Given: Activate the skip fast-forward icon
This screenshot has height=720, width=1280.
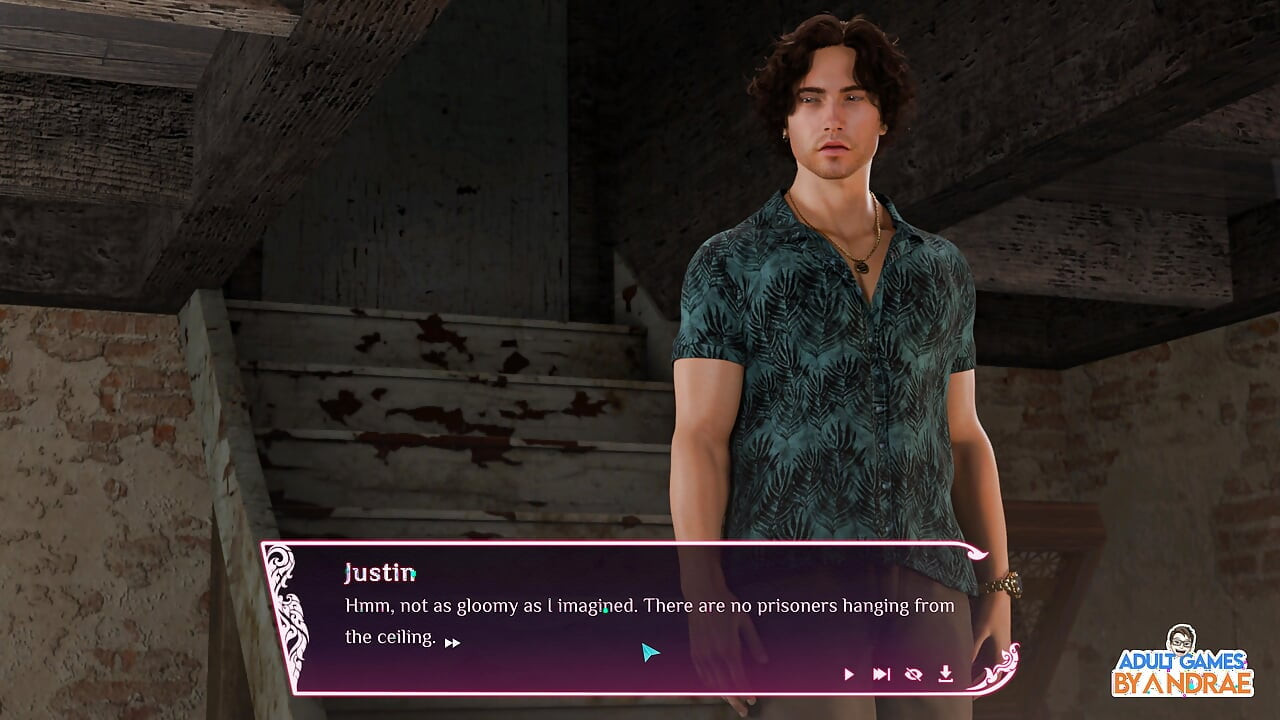Looking at the screenshot, I should tap(881, 675).
